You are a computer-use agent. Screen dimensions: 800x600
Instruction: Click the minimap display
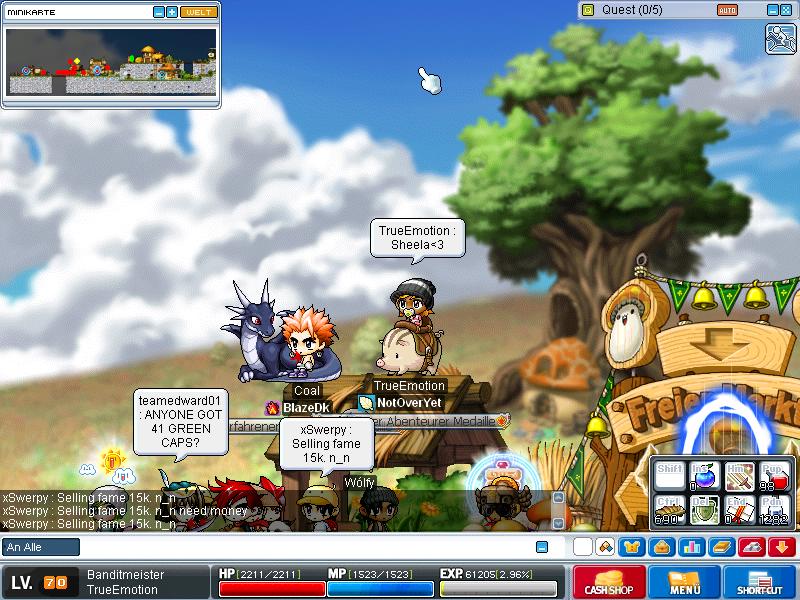(x=110, y=60)
